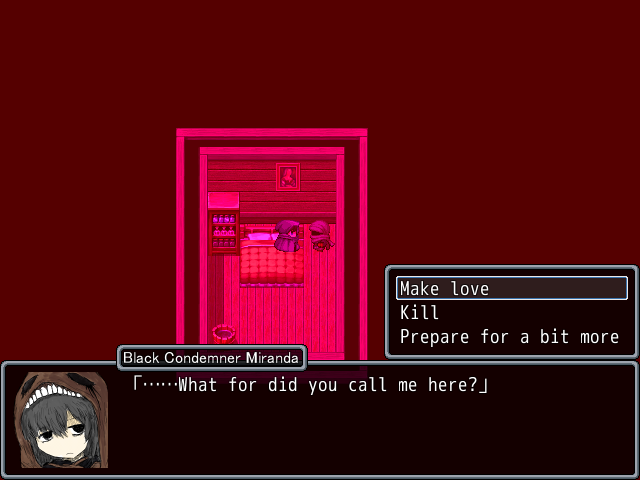Choose the "Make love" dialogue option
The height and width of the screenshot is (480, 640).
(x=511, y=289)
